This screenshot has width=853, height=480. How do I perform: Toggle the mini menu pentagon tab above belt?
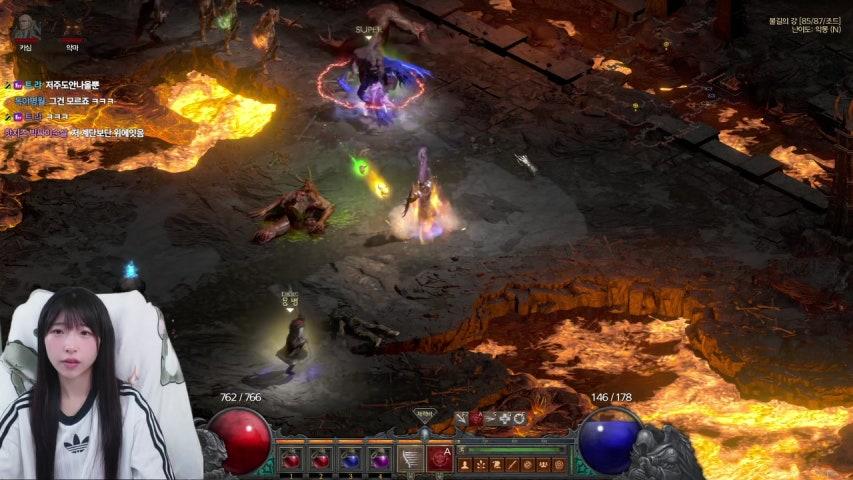click(x=425, y=414)
